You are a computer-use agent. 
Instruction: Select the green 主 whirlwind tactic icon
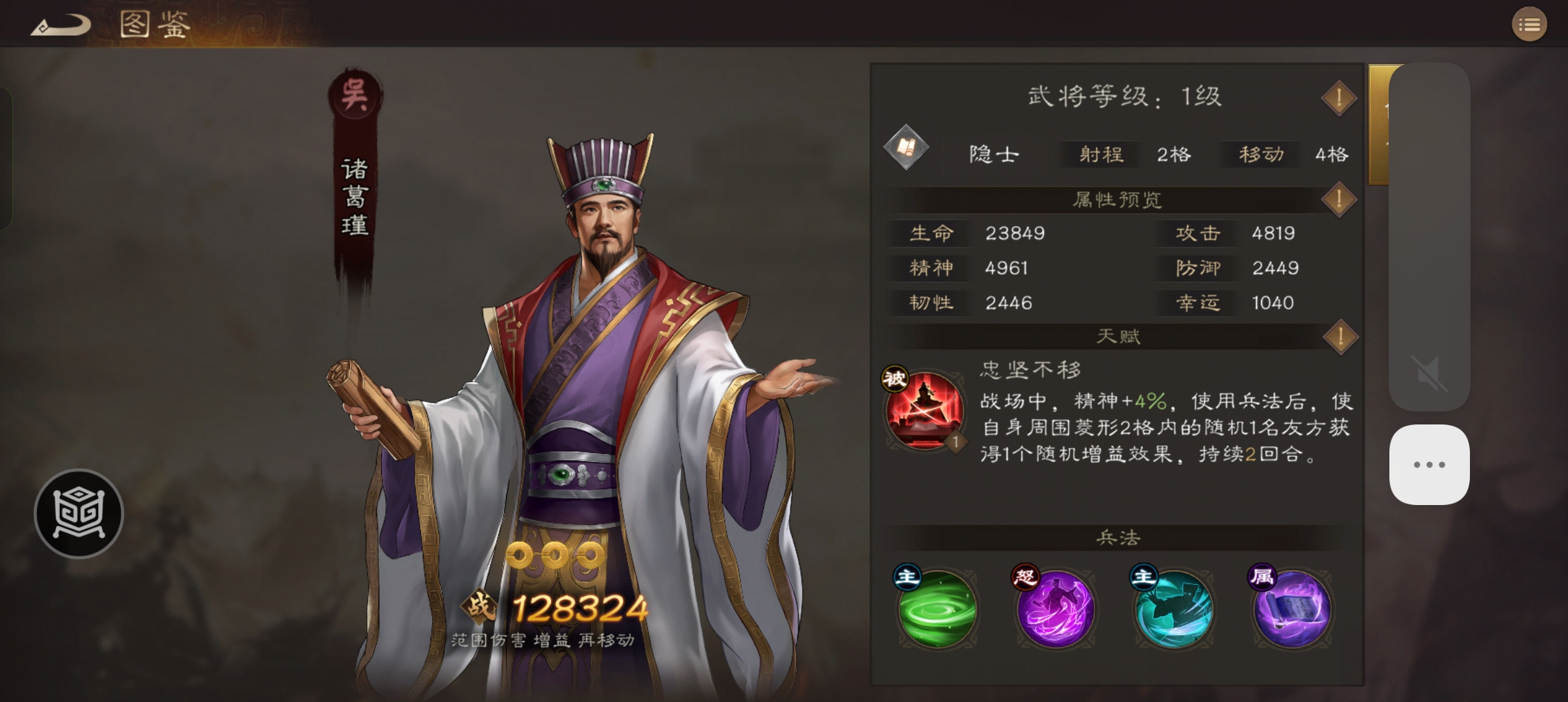click(937, 609)
